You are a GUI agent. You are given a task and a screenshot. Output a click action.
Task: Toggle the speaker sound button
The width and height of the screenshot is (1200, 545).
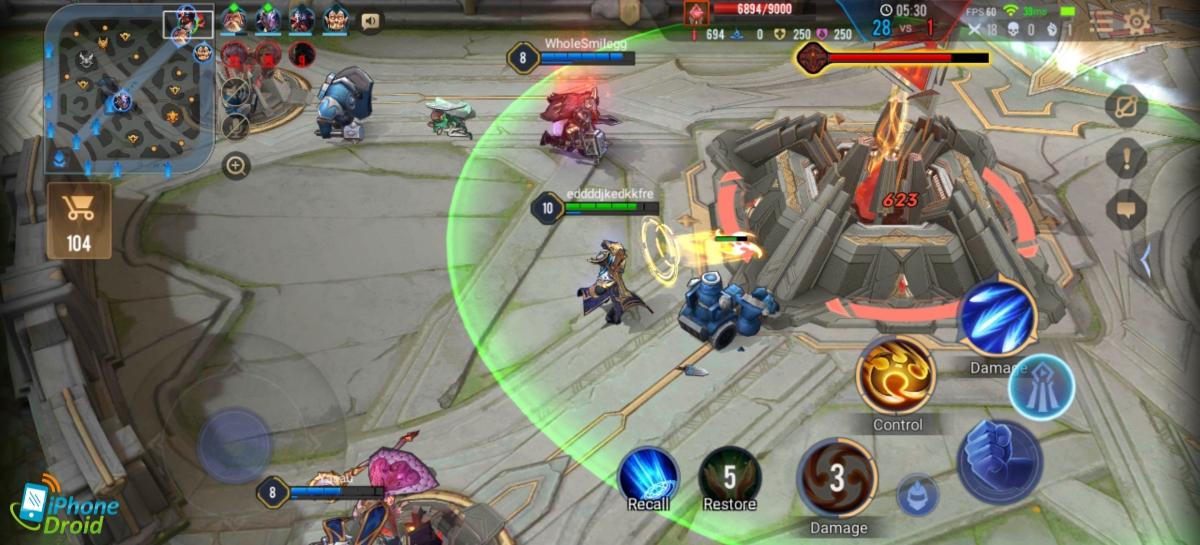370,20
